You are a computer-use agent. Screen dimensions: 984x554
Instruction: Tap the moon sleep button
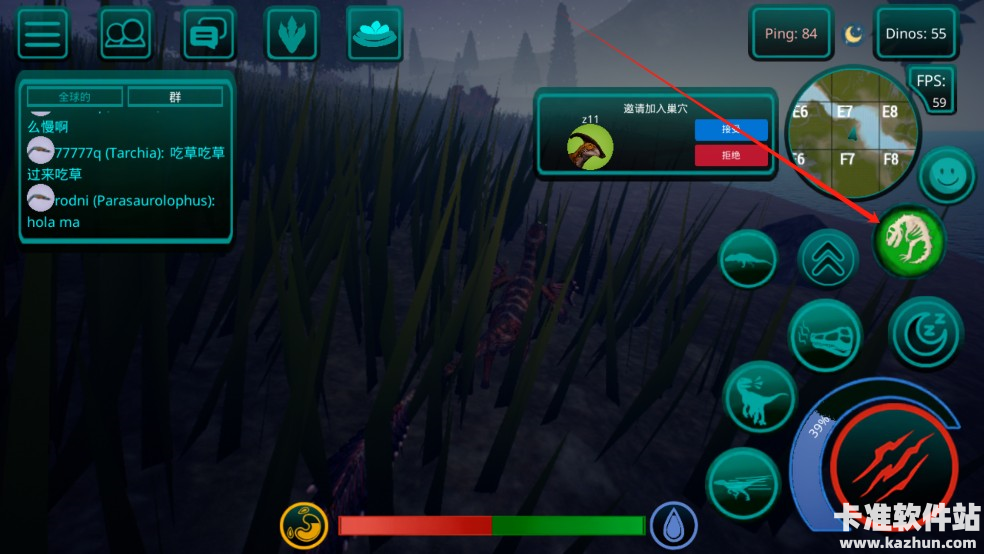(925, 332)
